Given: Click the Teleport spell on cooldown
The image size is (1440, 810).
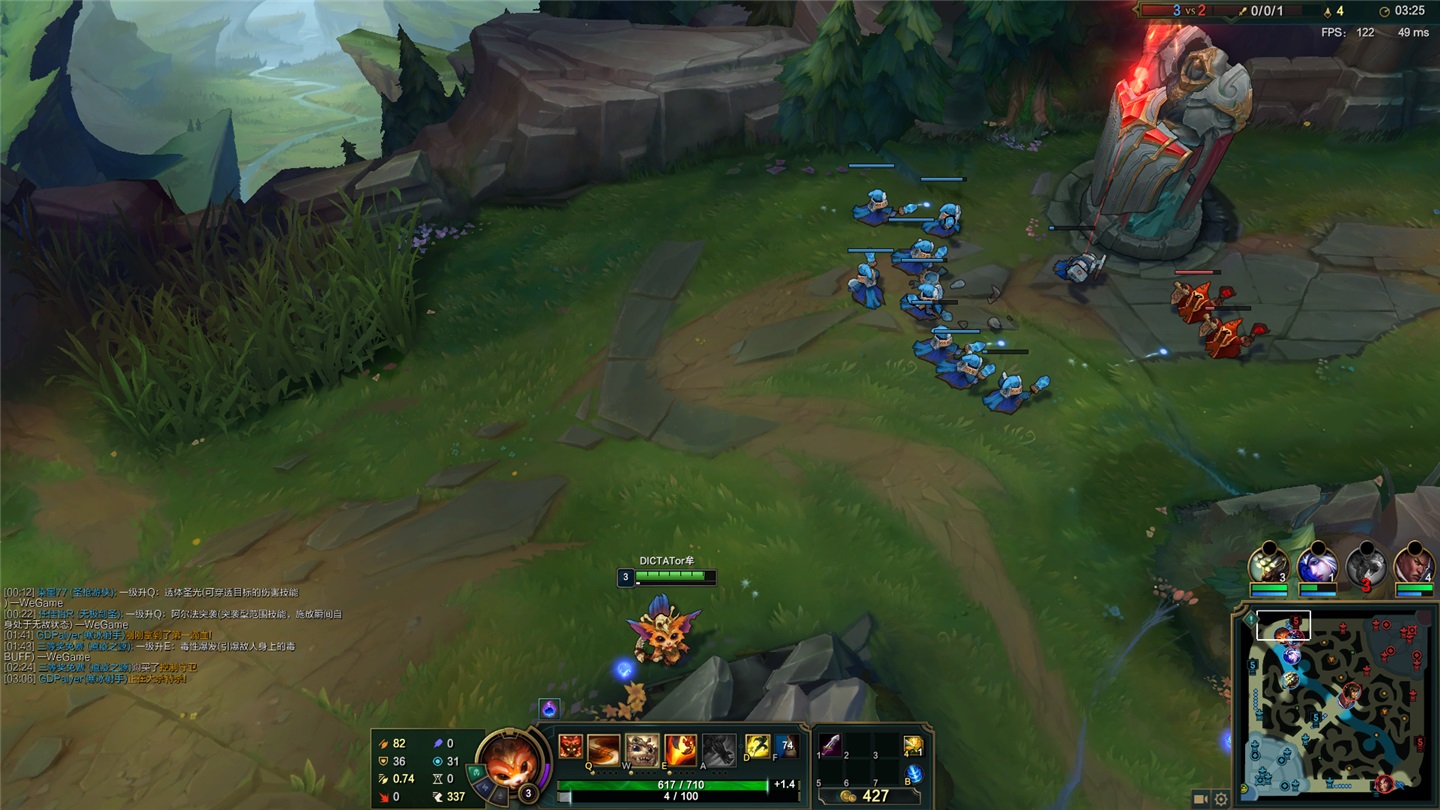Looking at the screenshot, I should pyautogui.click(x=787, y=746).
